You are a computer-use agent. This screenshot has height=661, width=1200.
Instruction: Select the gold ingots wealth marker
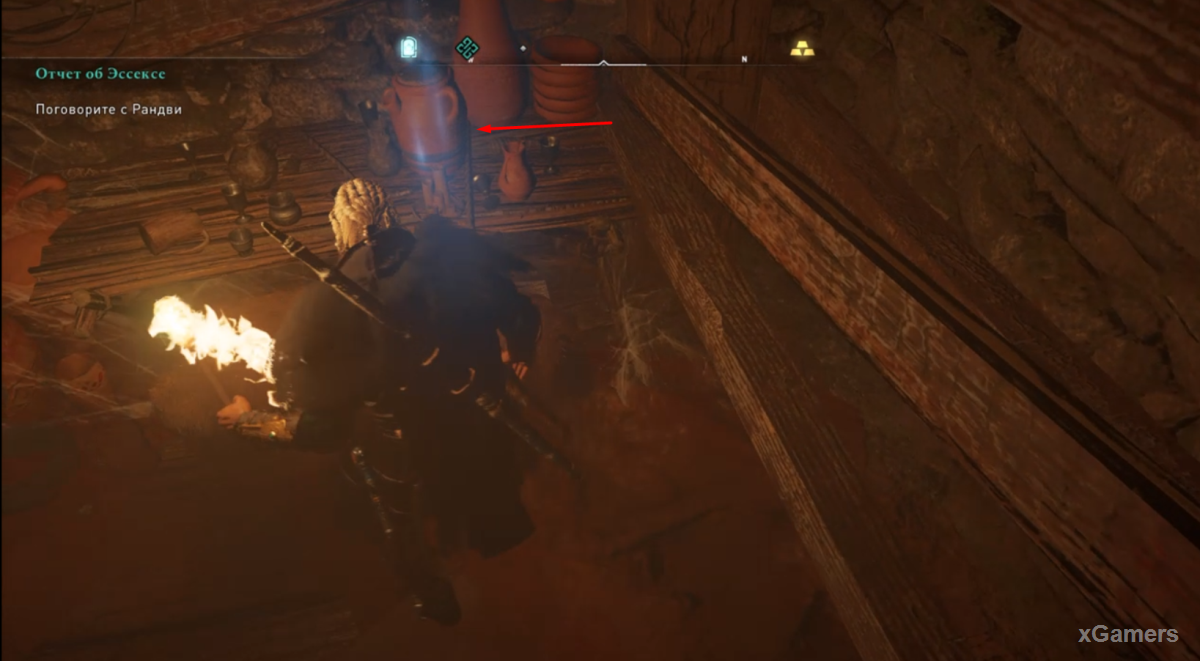(x=802, y=47)
